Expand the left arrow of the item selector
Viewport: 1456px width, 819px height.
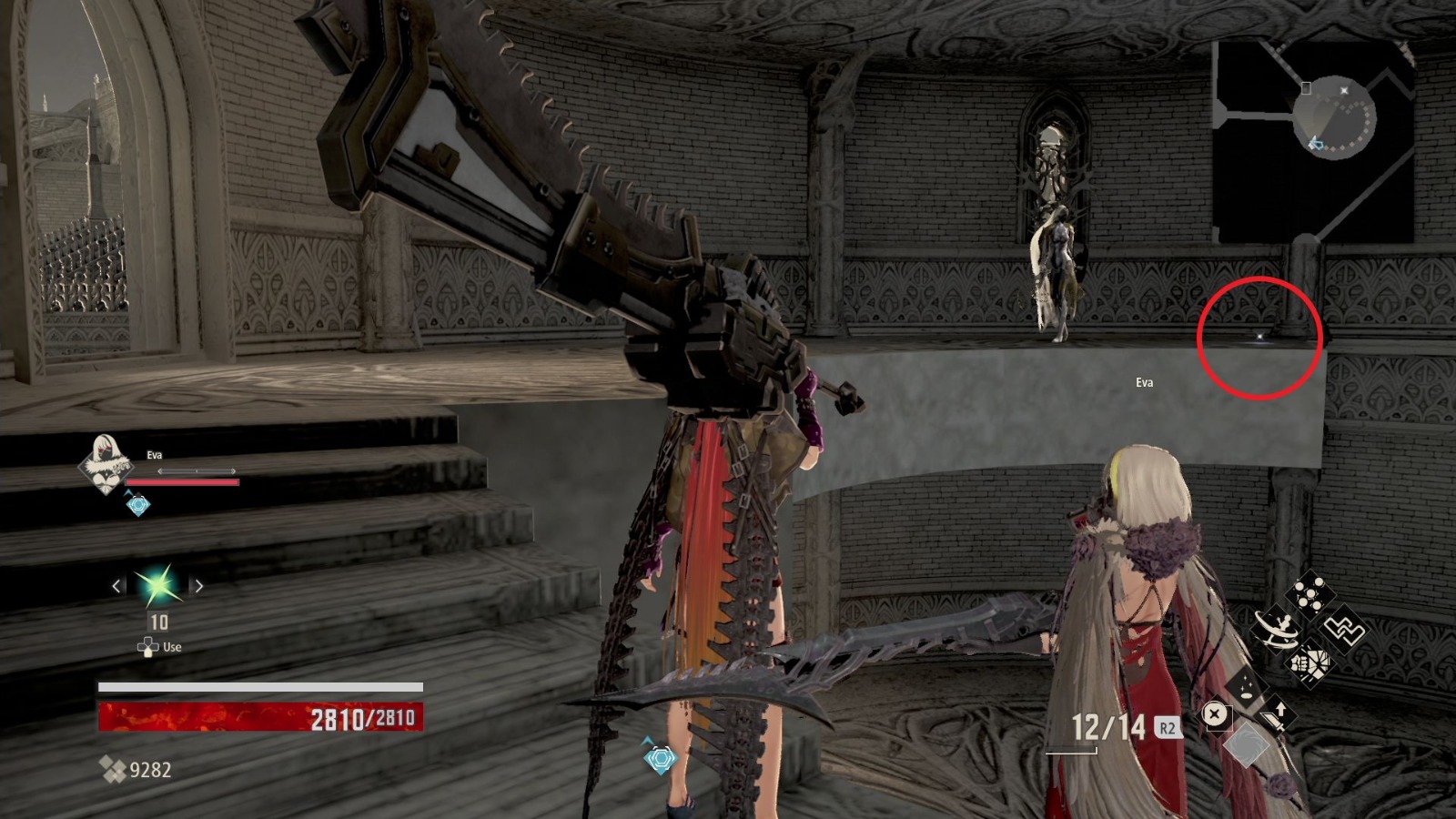pos(116,587)
